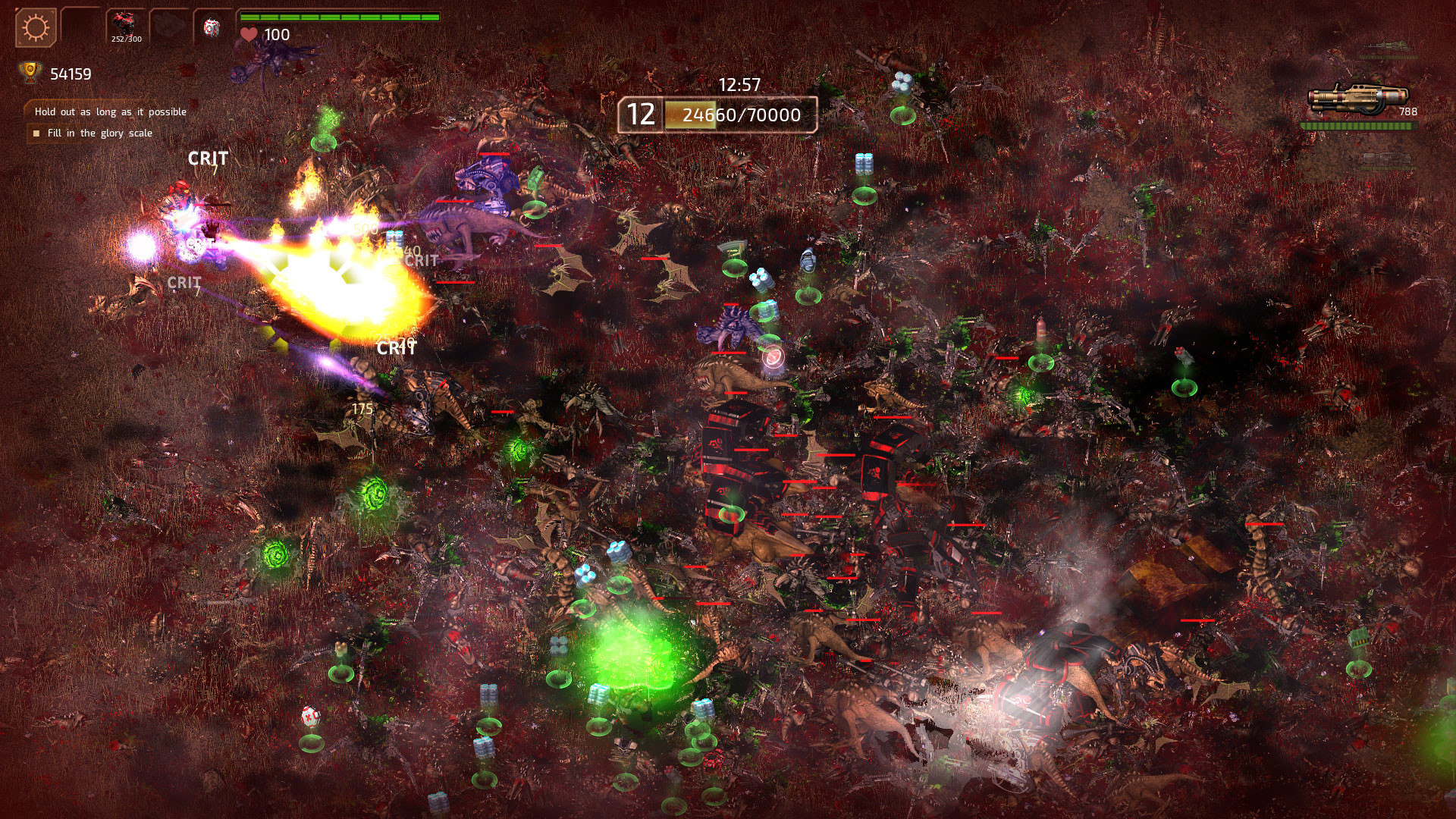The image size is (1456, 819).
Task: Select the heart health icon
Action: [248, 32]
